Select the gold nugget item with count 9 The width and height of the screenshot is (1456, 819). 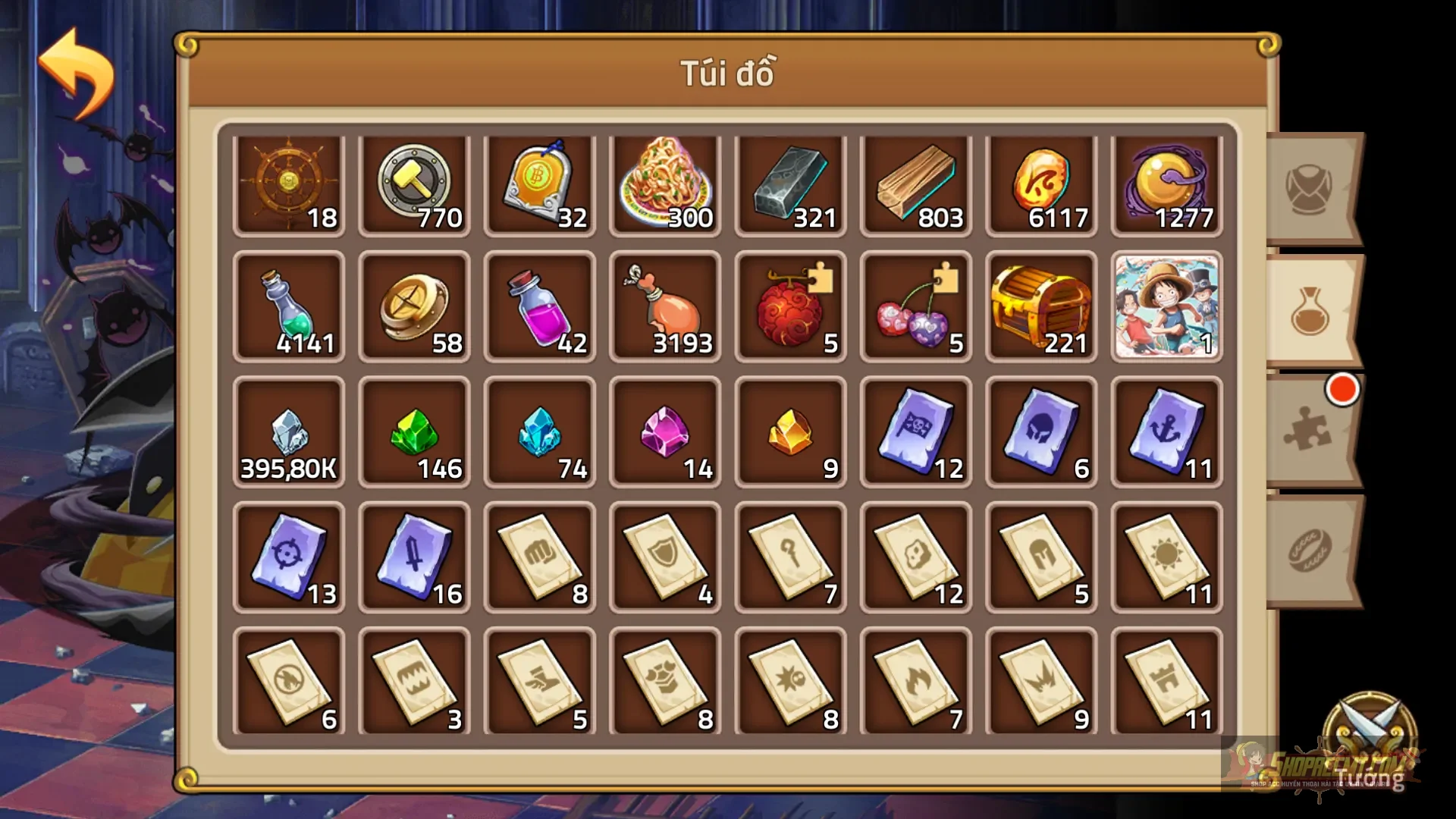coord(790,432)
